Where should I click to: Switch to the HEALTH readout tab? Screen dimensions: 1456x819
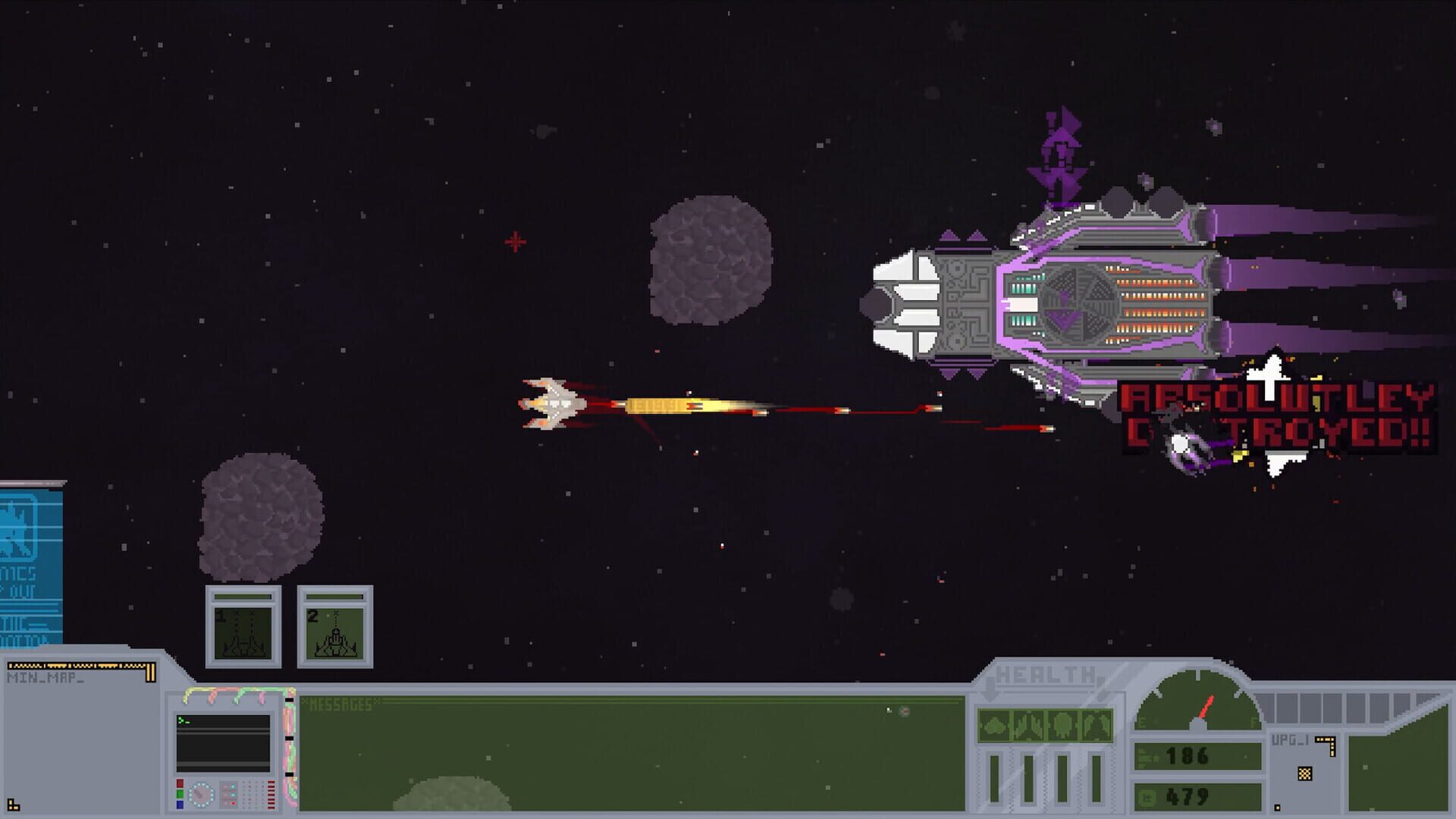click(x=1043, y=673)
